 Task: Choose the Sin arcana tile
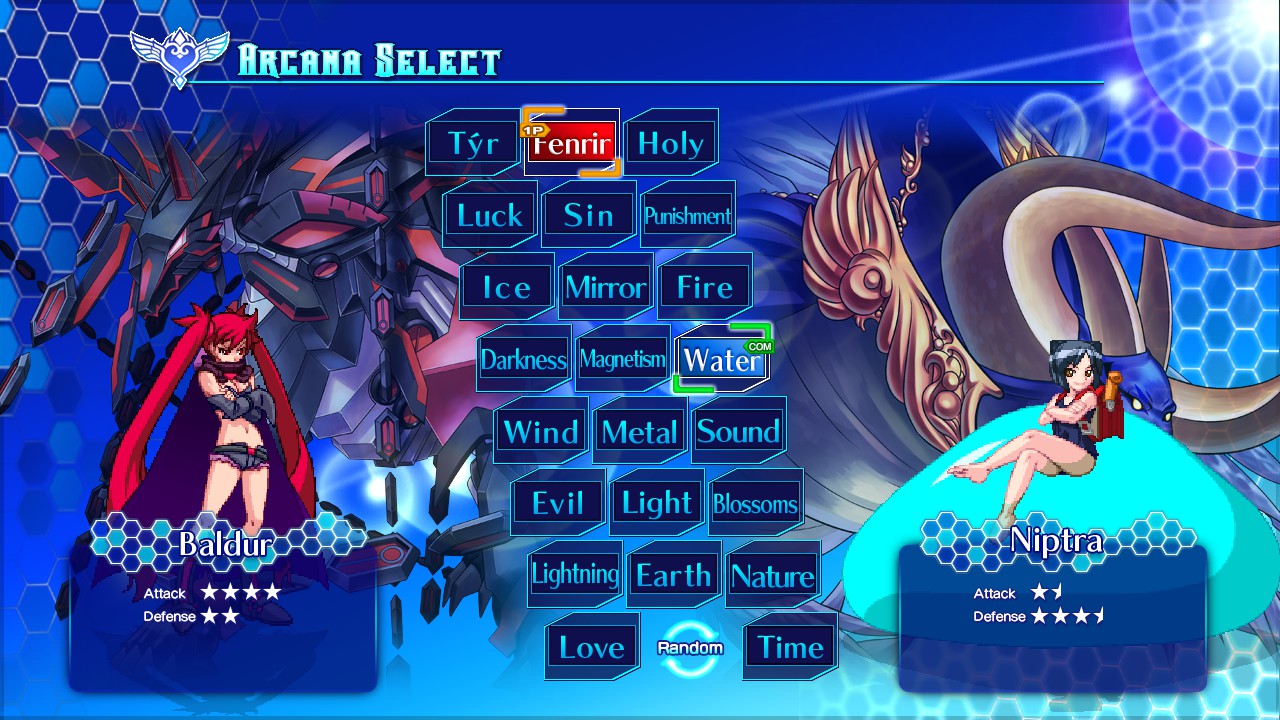click(589, 215)
